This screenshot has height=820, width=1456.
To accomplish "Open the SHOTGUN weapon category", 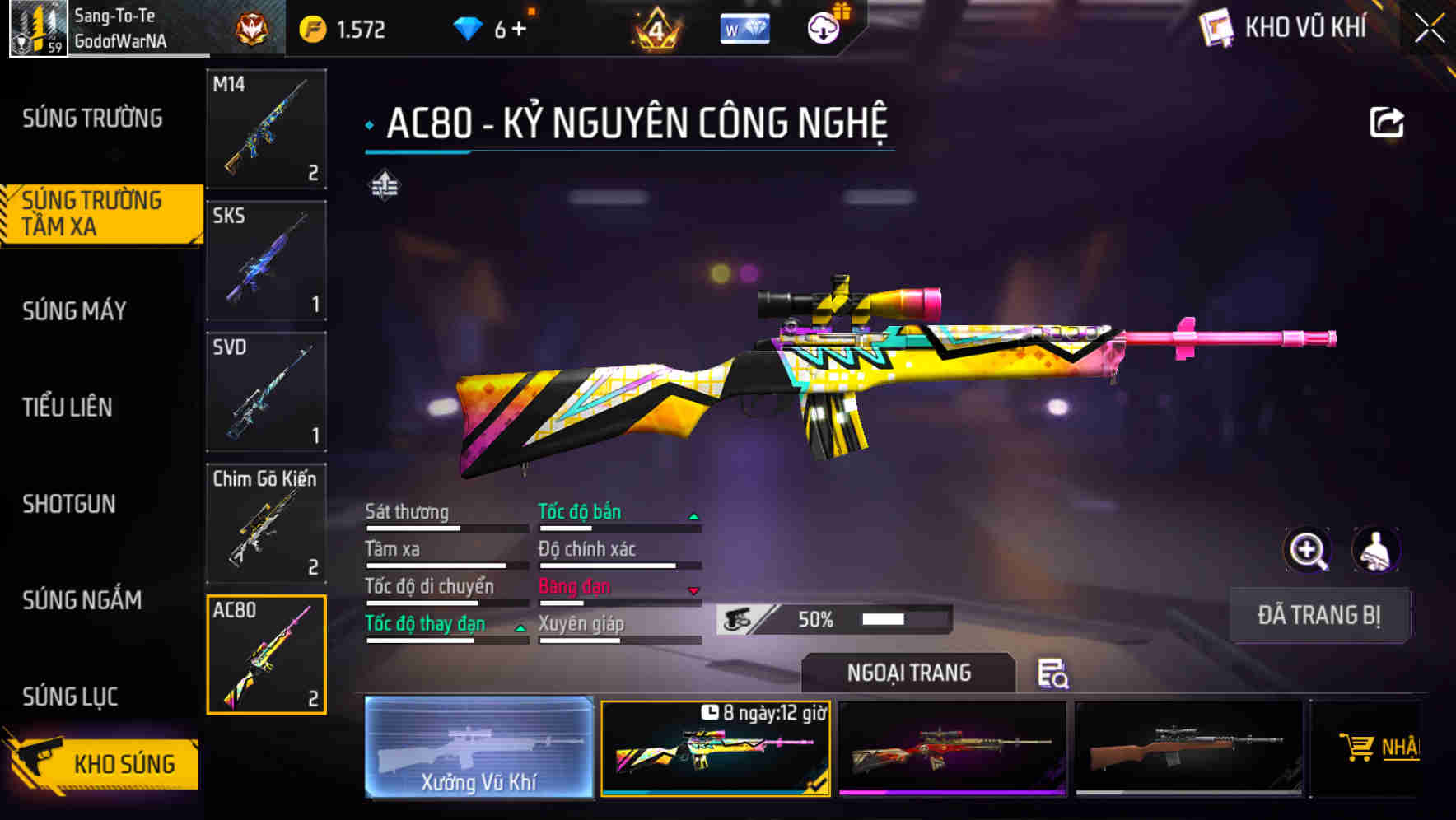I will tap(70, 505).
